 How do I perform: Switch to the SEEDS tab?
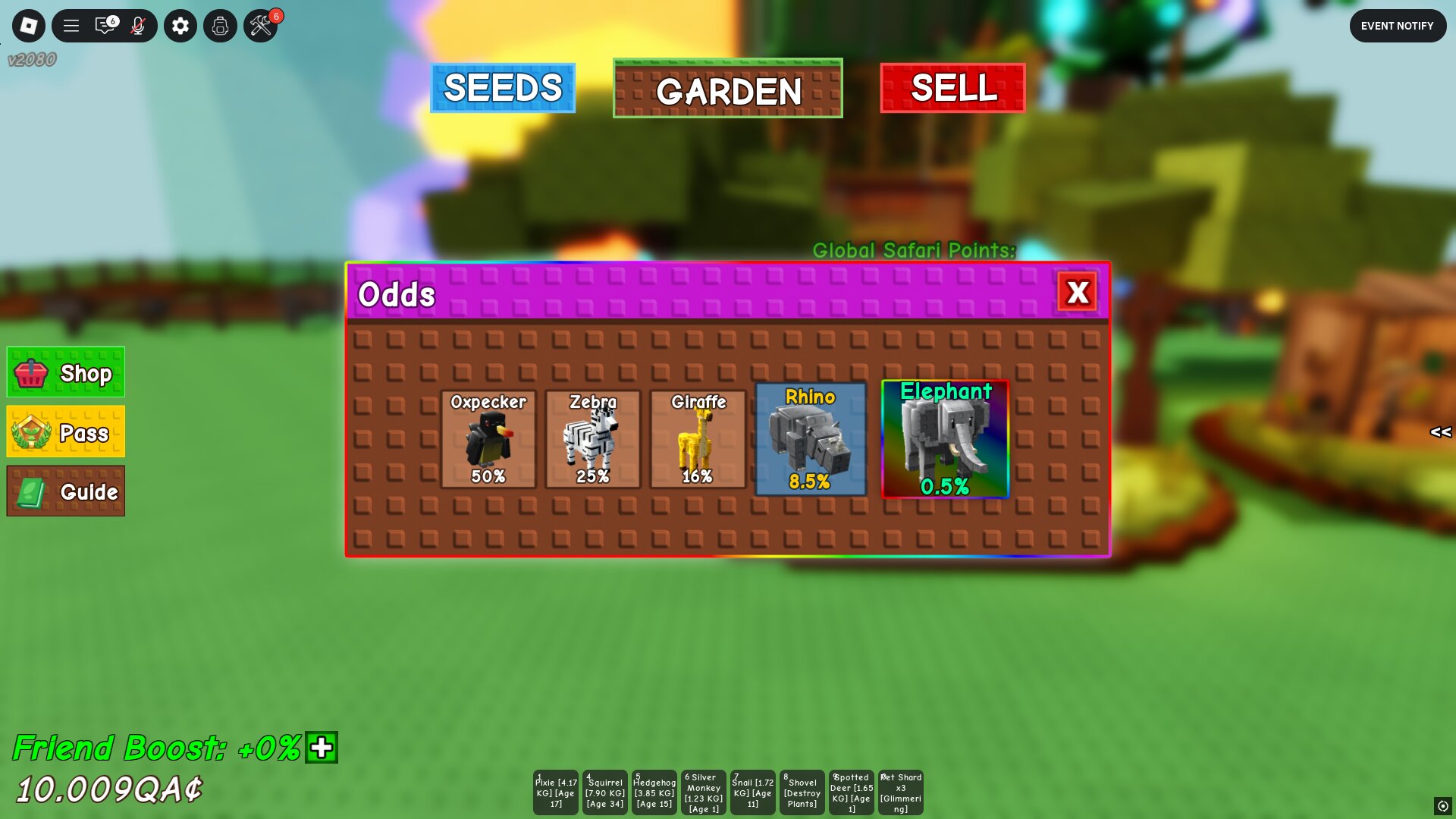click(502, 89)
